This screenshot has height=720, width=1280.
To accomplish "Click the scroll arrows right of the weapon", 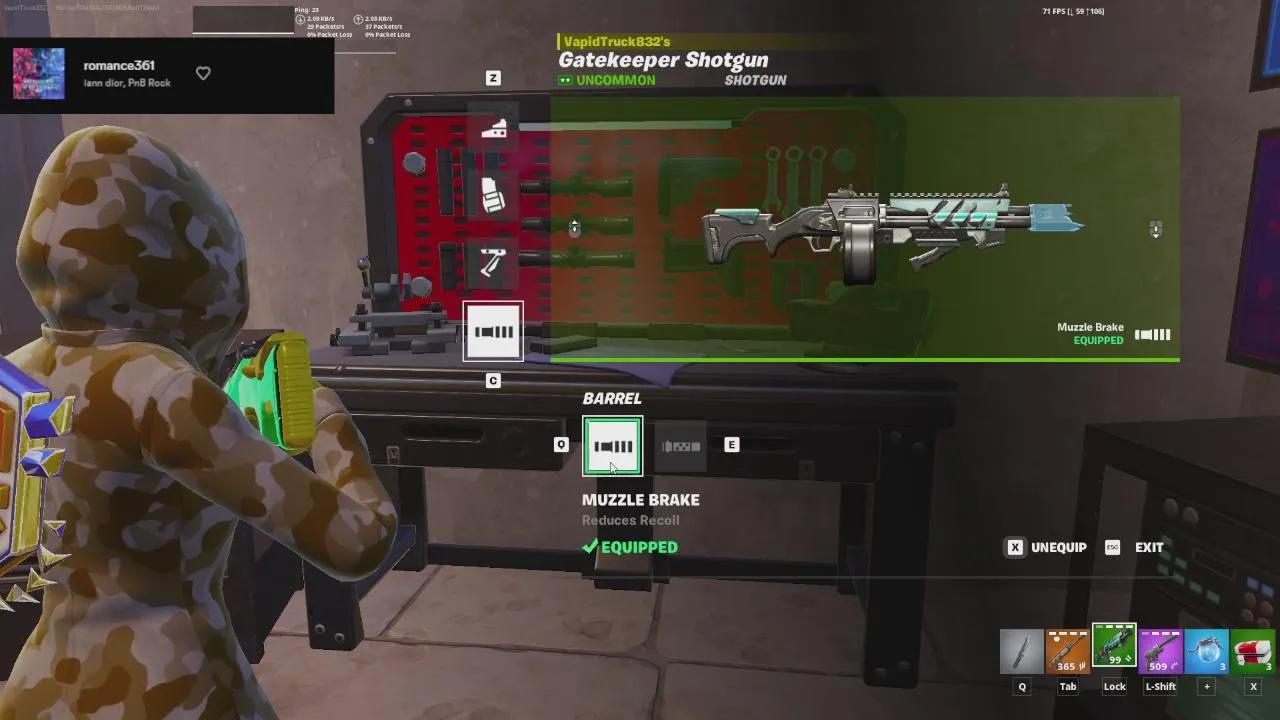I will coord(1155,230).
